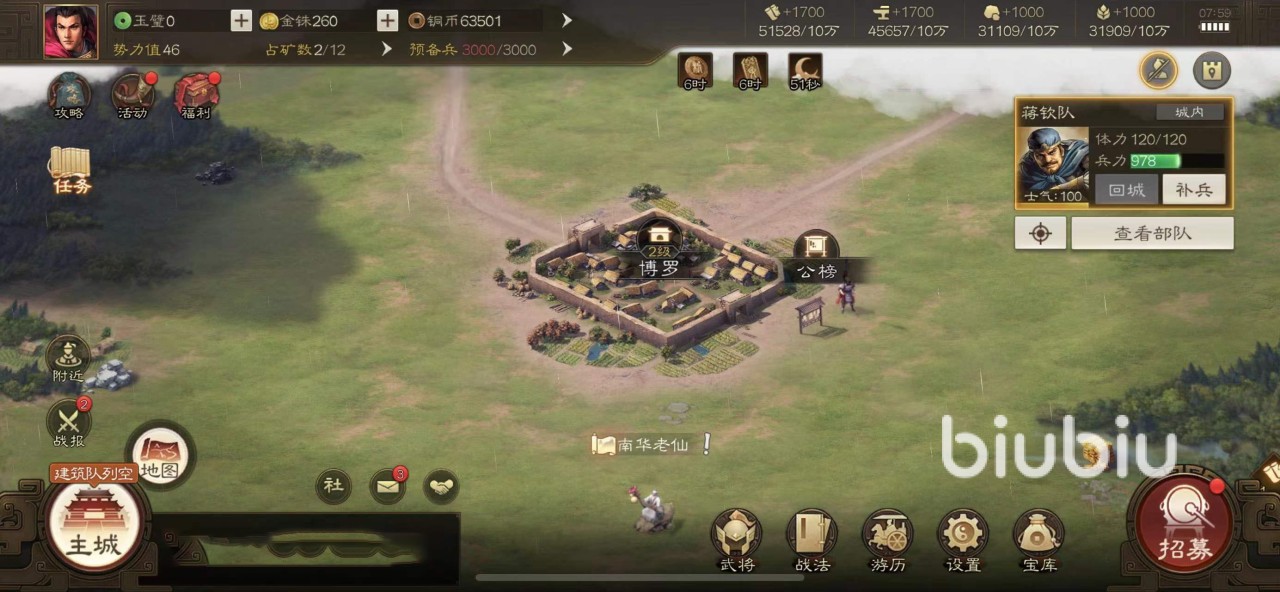Screen dimensions: 1280x592
Task: Open the mail envelope inbox
Action: [x=387, y=486]
